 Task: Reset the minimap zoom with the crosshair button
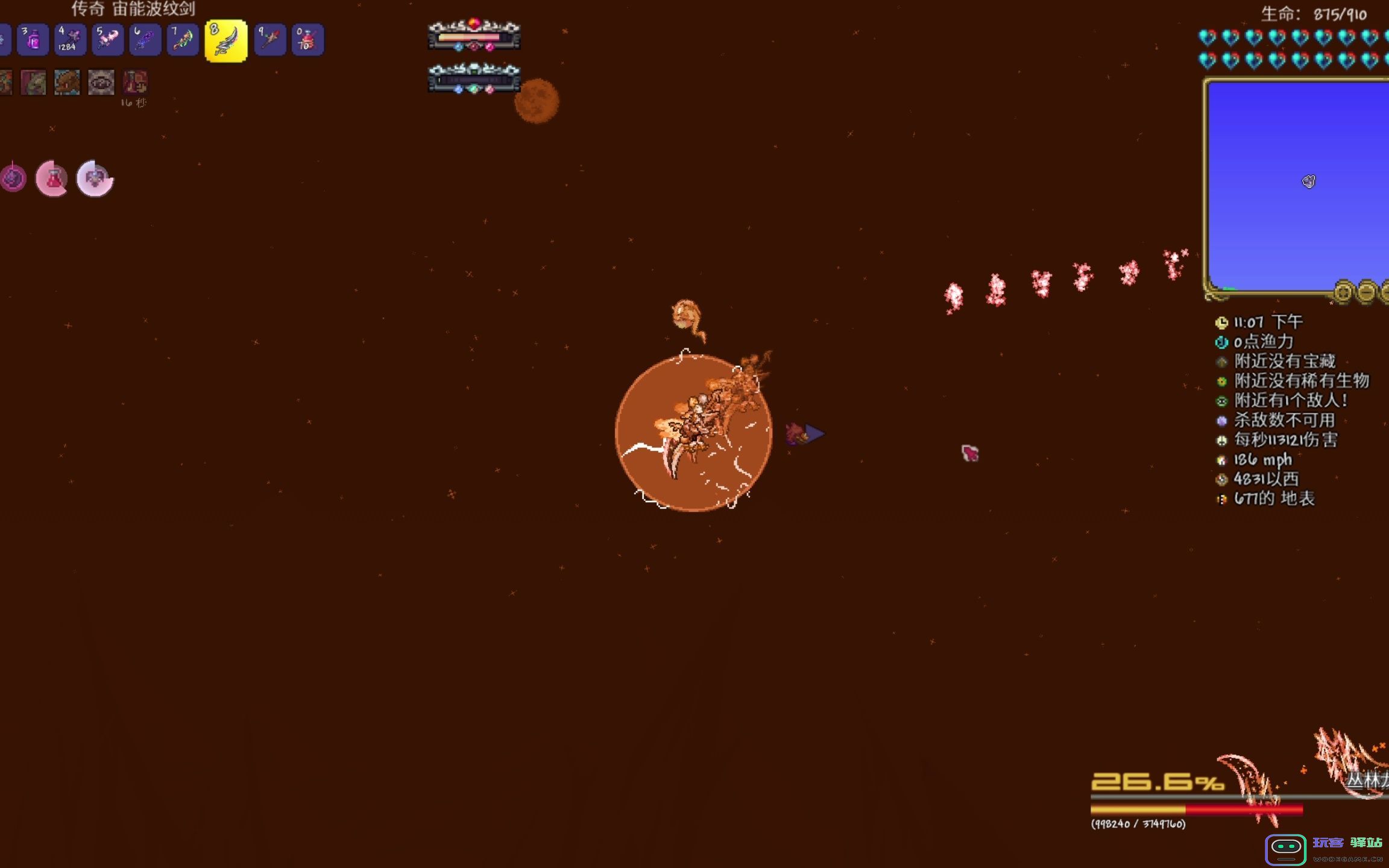coord(1343,292)
